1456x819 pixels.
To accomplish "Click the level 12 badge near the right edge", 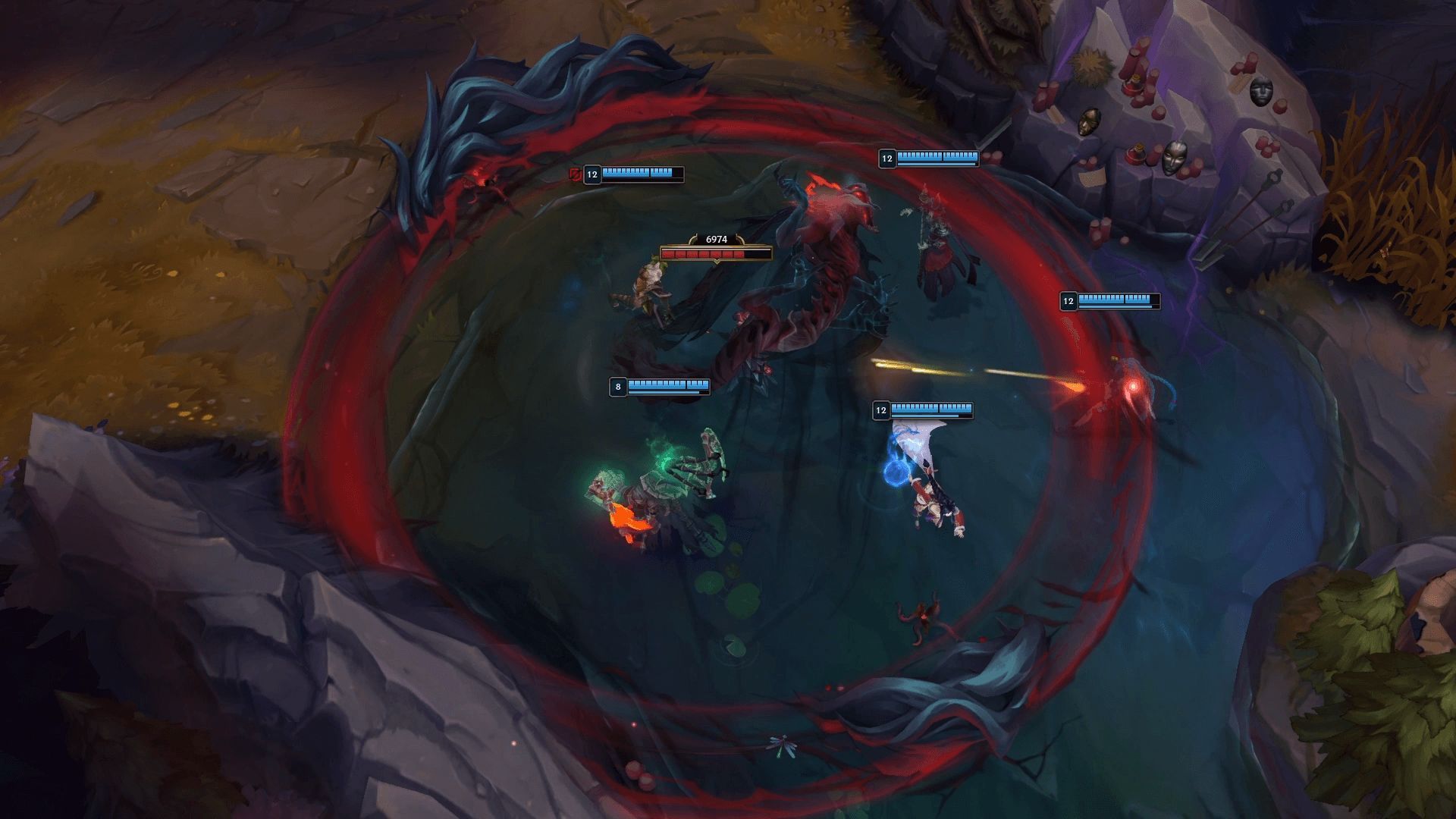I will (x=1068, y=300).
